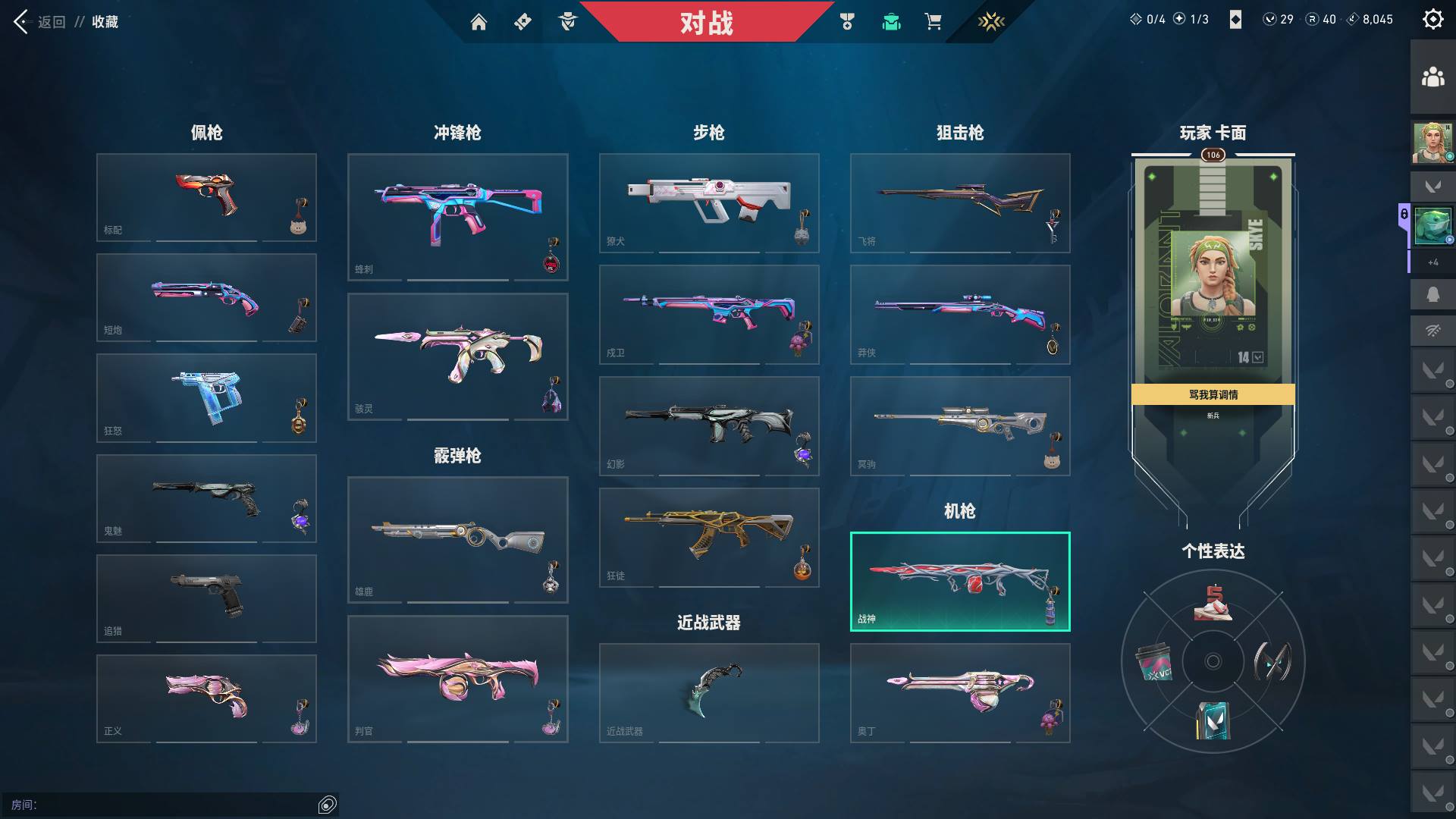Select the 雄鹿 shotgun slot
The image size is (1456, 819).
tap(457, 539)
